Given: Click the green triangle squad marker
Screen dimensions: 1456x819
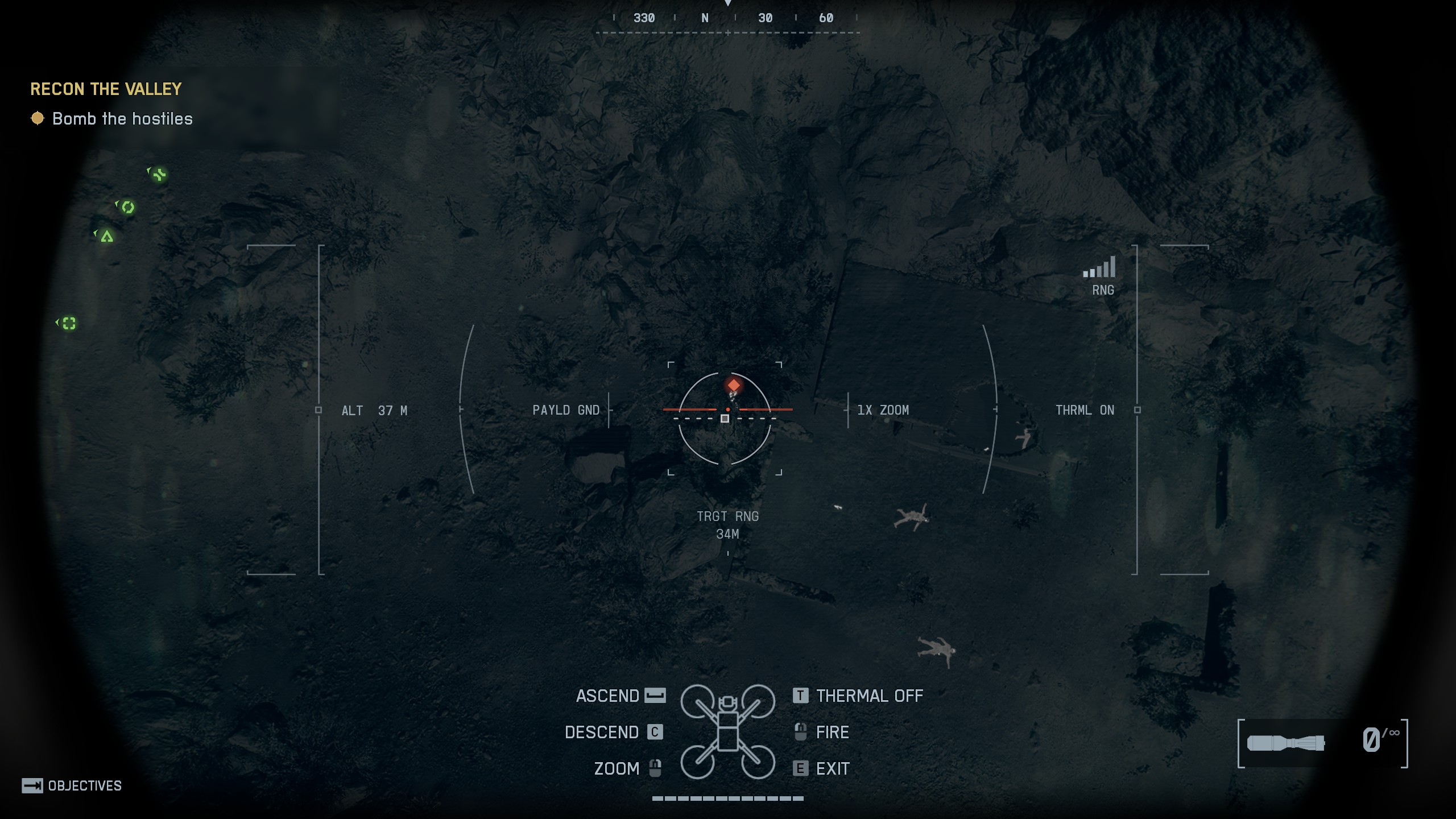Looking at the screenshot, I should click(106, 236).
